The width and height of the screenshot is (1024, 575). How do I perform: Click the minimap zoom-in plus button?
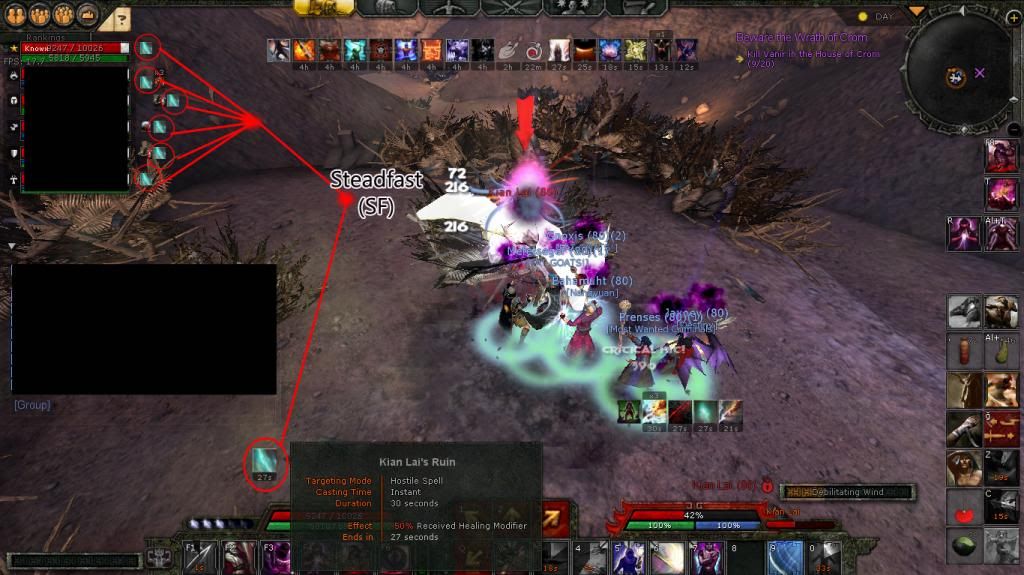1013,18
